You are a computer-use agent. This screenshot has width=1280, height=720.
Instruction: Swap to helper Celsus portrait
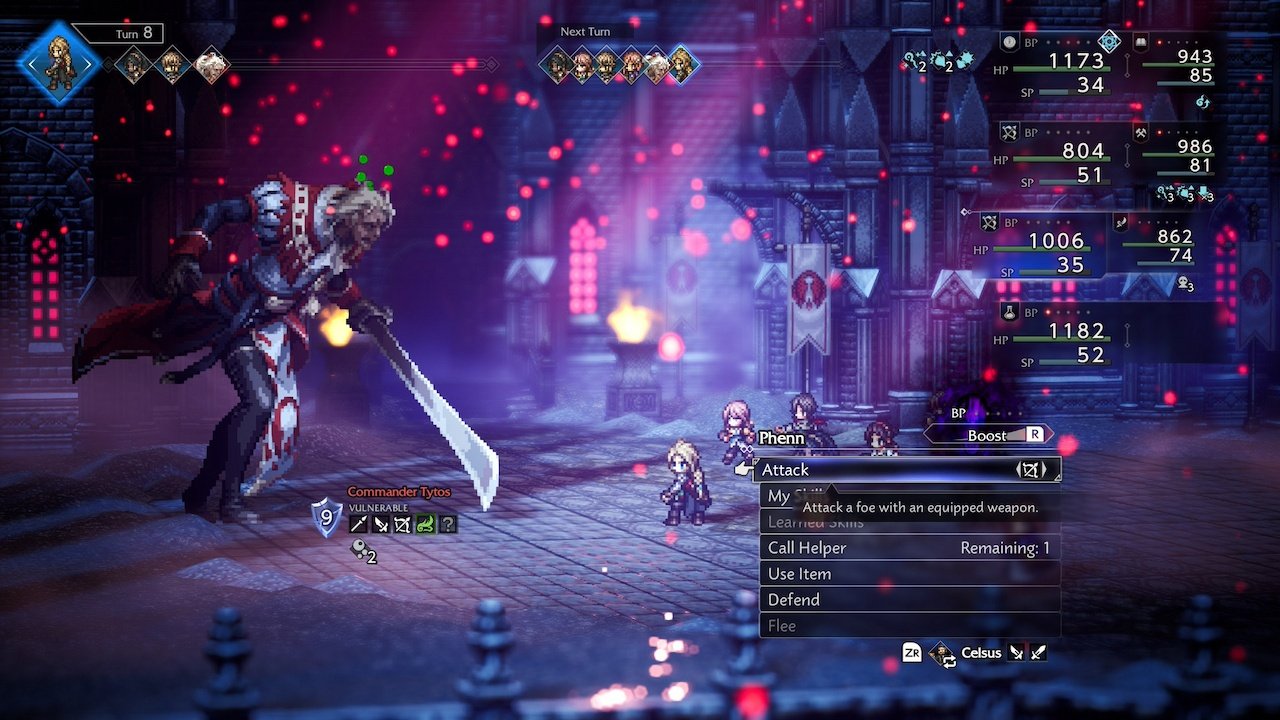(942, 653)
